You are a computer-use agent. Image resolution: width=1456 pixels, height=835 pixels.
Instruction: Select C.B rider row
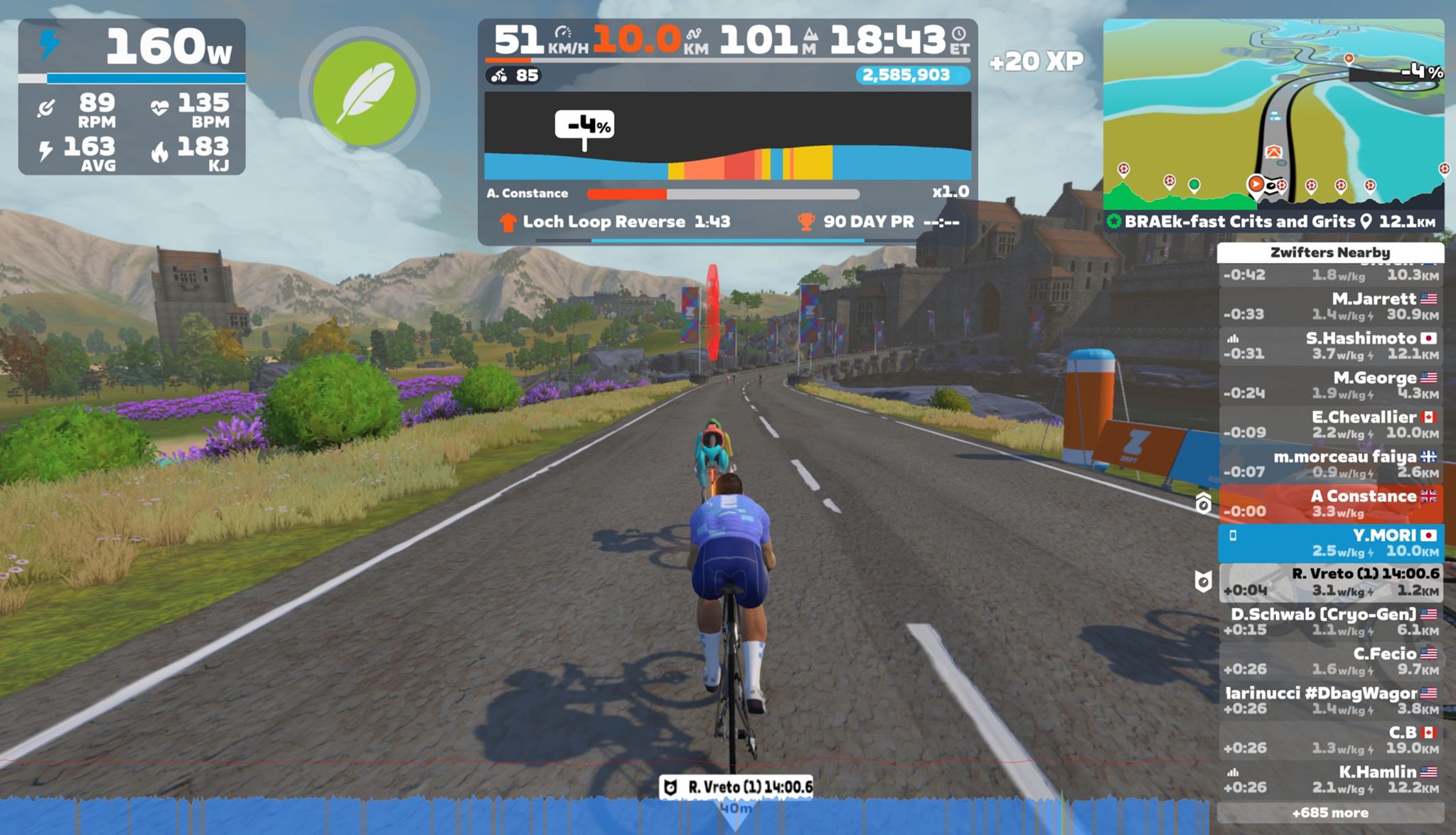[x=1330, y=740]
